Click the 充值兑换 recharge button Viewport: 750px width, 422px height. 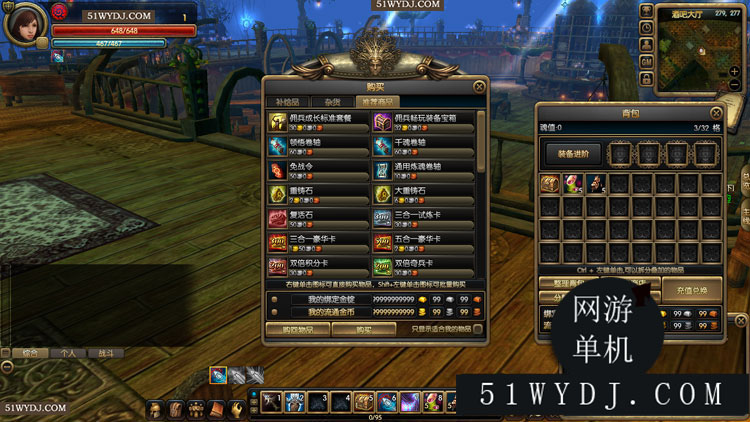691,290
